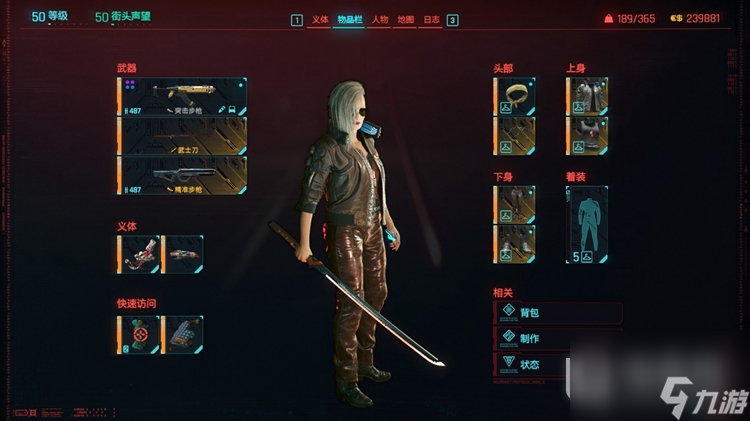
Task: Select the 突击步枪 weapon slot
Action: click(x=183, y=97)
